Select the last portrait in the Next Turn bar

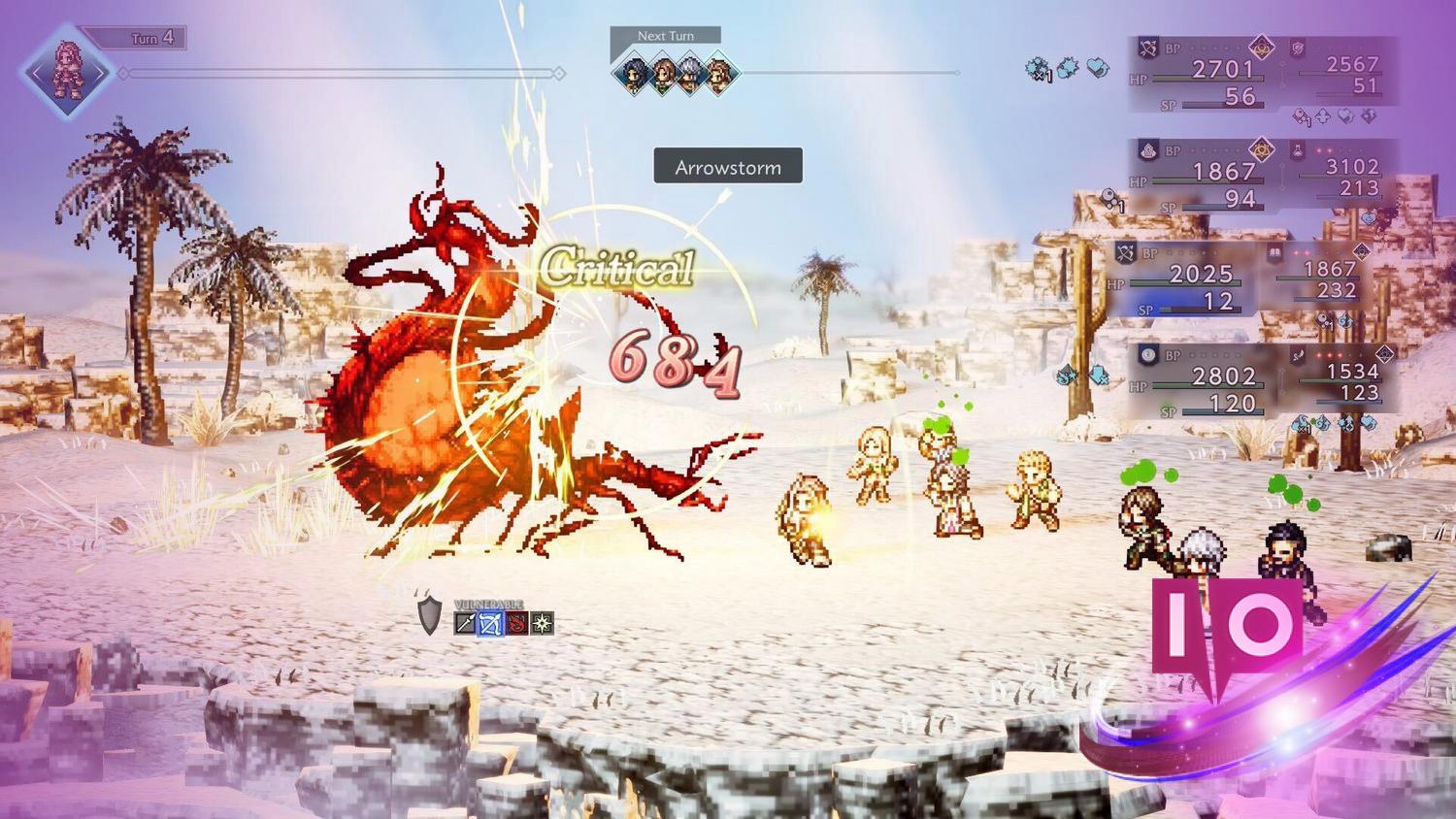pyautogui.click(x=720, y=70)
